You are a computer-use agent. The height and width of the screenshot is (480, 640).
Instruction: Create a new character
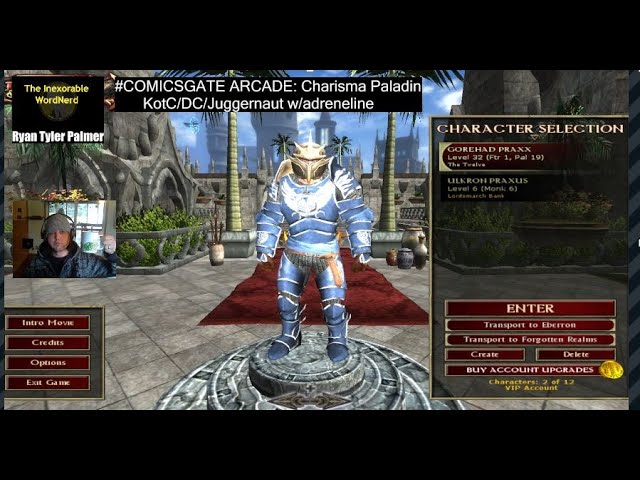pyautogui.click(x=485, y=355)
